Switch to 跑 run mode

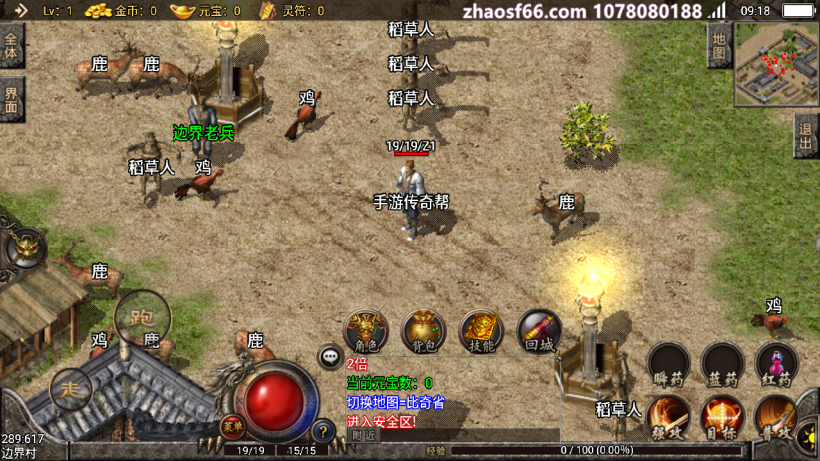coord(142,318)
